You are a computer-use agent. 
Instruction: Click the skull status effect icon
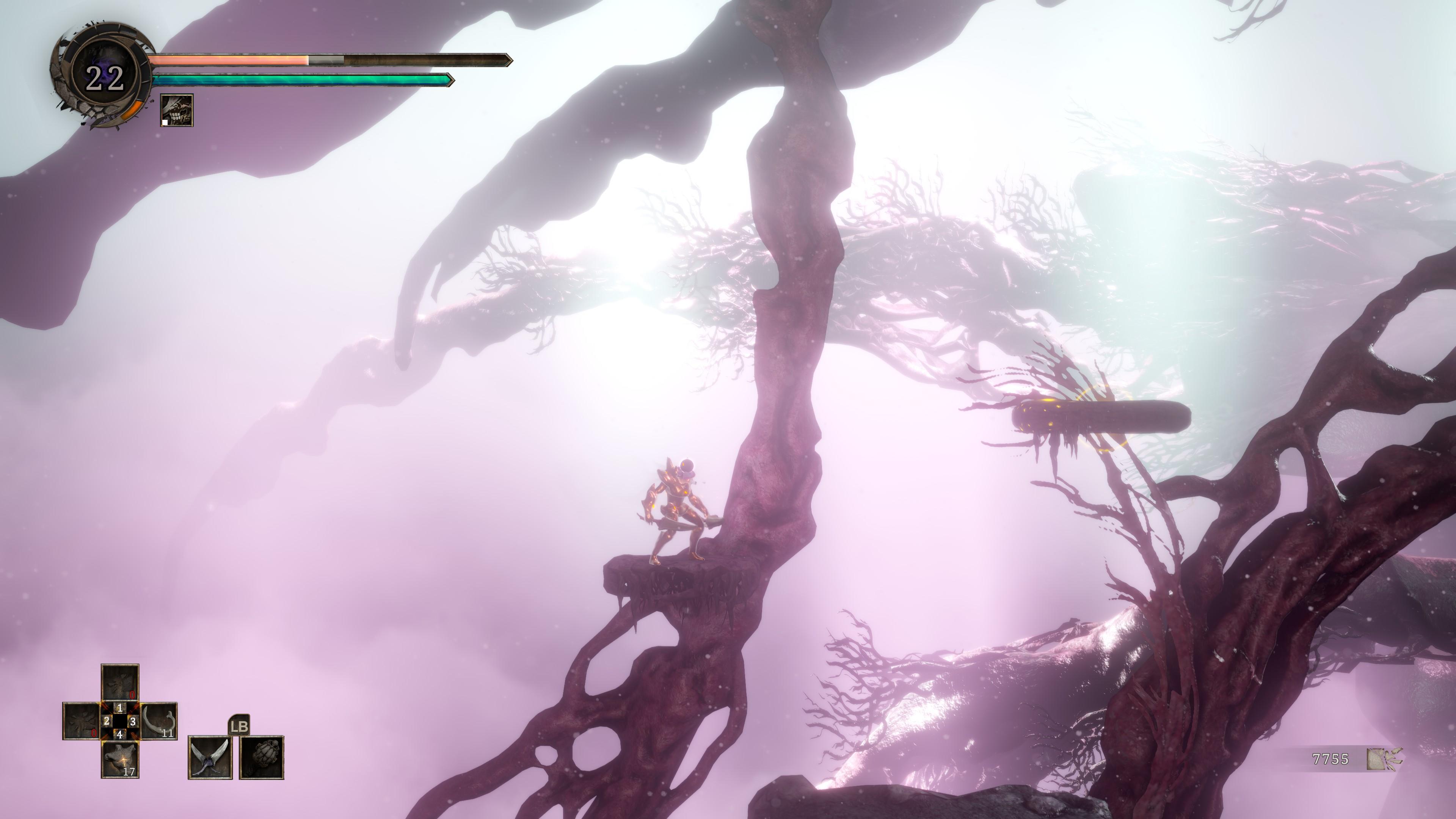pos(177,110)
